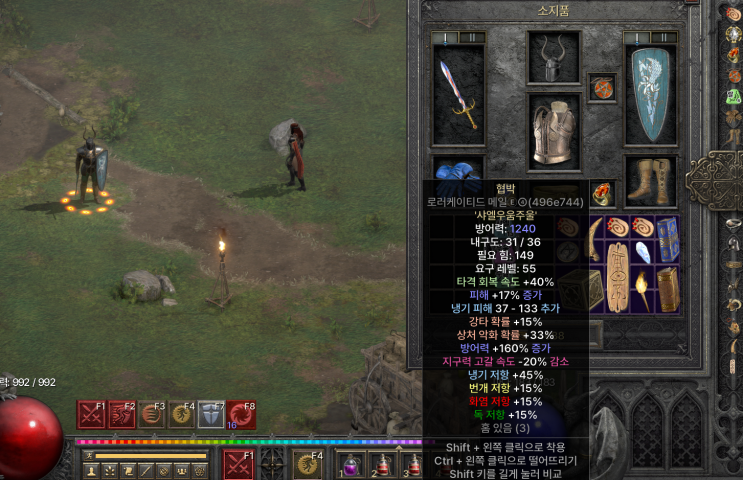743x480 pixels.
Task: Pick up the curved horn item in inventory
Action: click(594, 240)
